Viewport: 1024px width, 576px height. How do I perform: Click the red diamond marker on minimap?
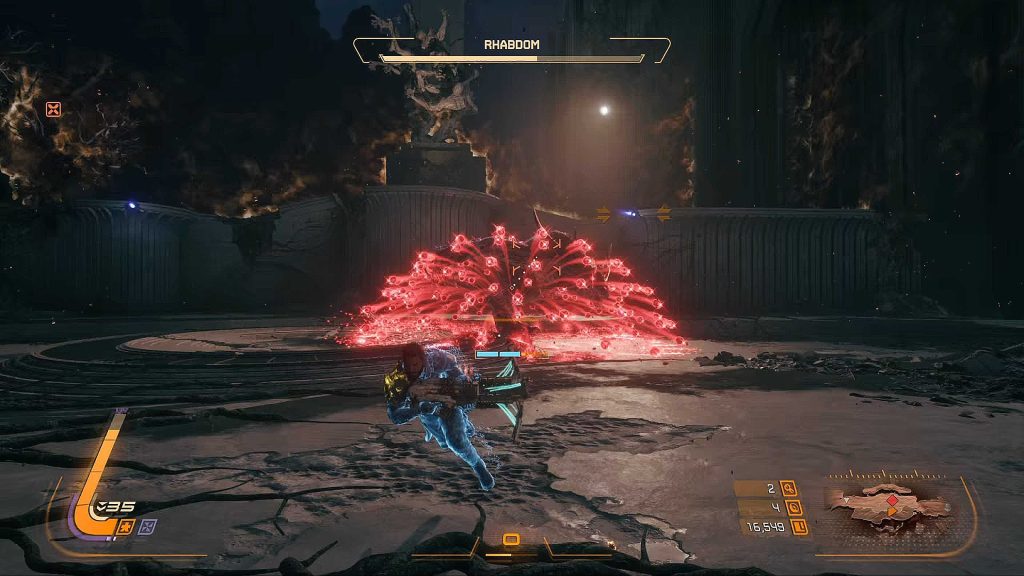[893, 499]
